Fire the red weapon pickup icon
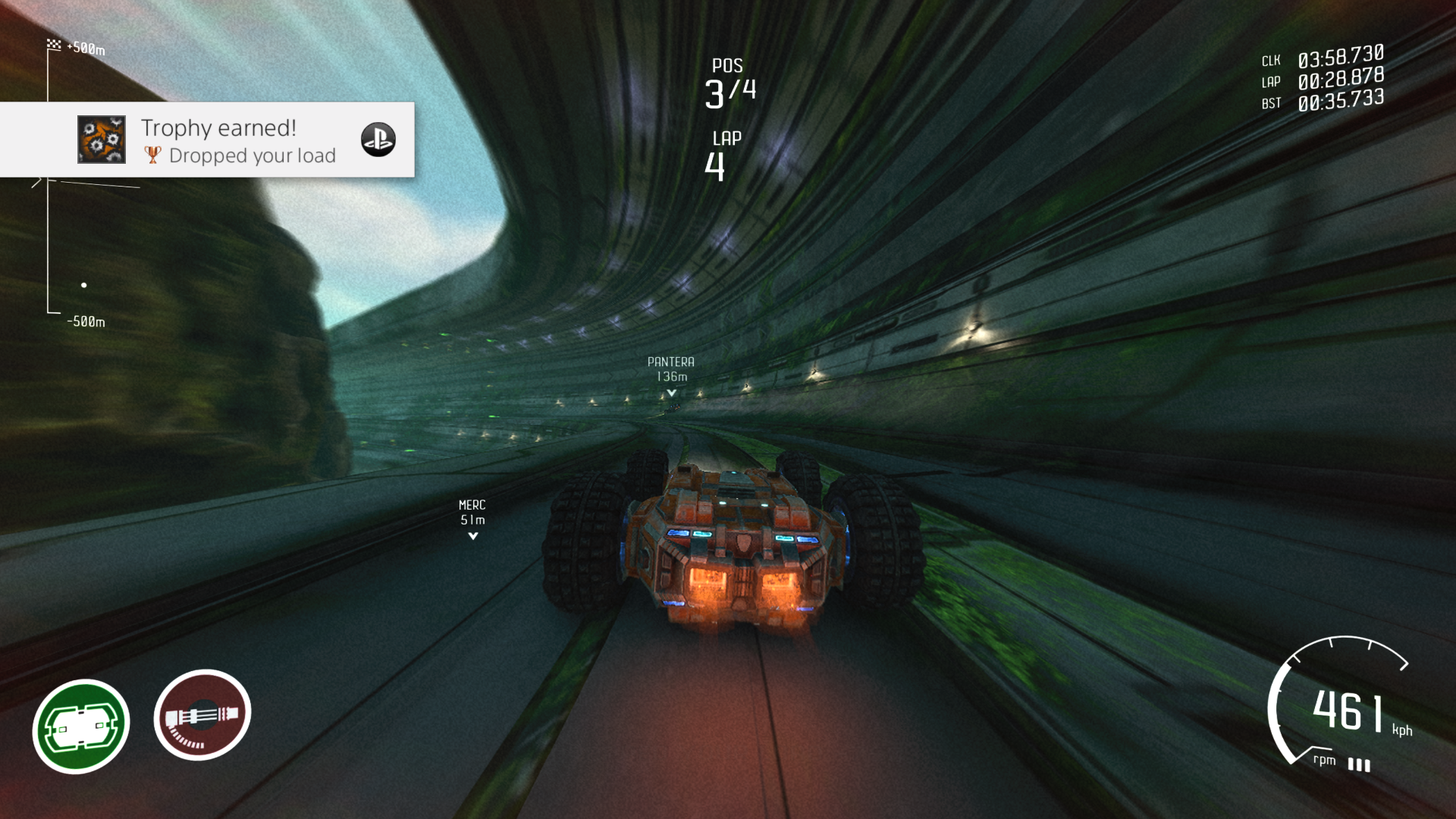This screenshot has width=1456, height=819. pos(202,714)
